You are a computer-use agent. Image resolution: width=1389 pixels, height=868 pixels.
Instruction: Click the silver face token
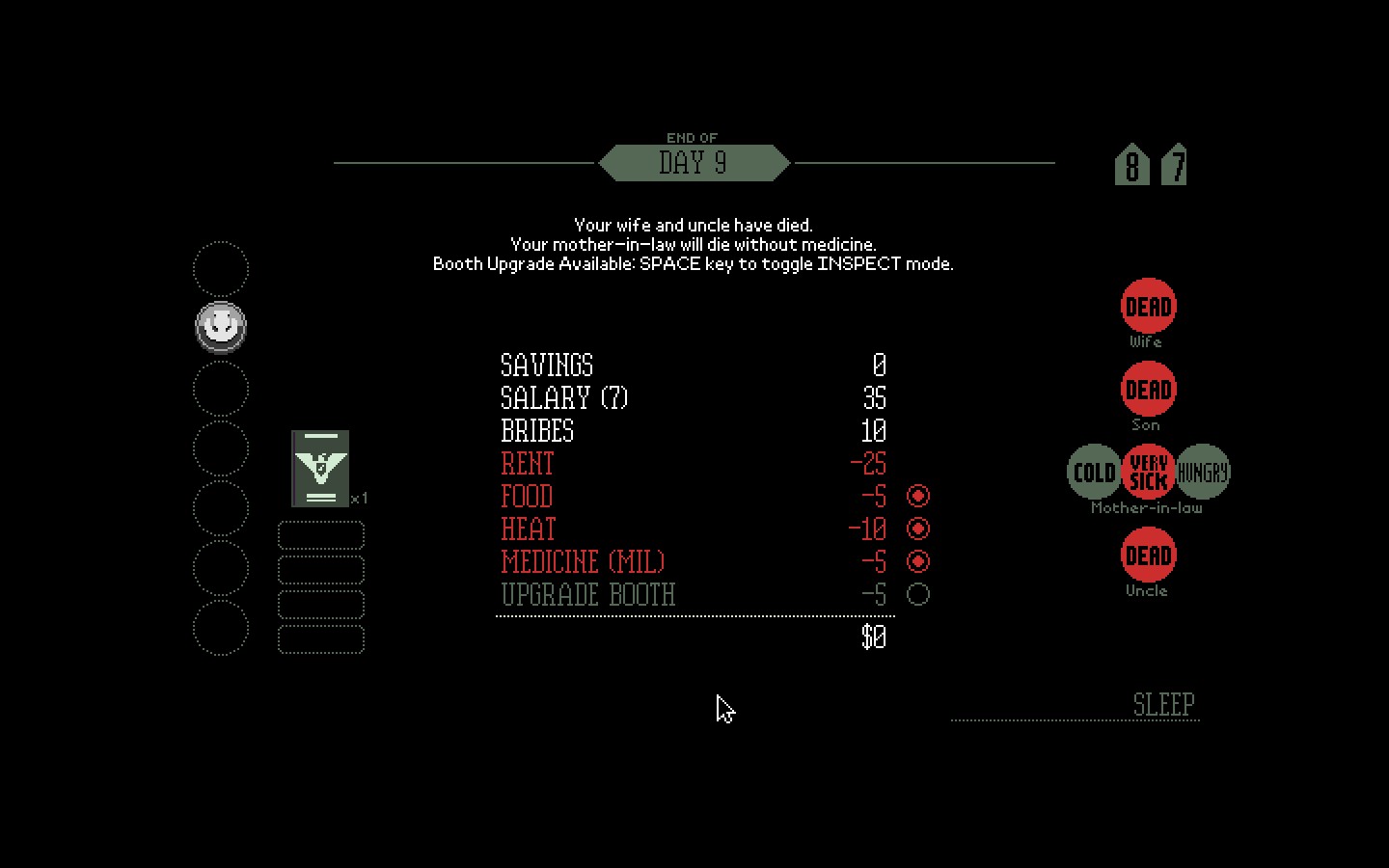coord(221,327)
